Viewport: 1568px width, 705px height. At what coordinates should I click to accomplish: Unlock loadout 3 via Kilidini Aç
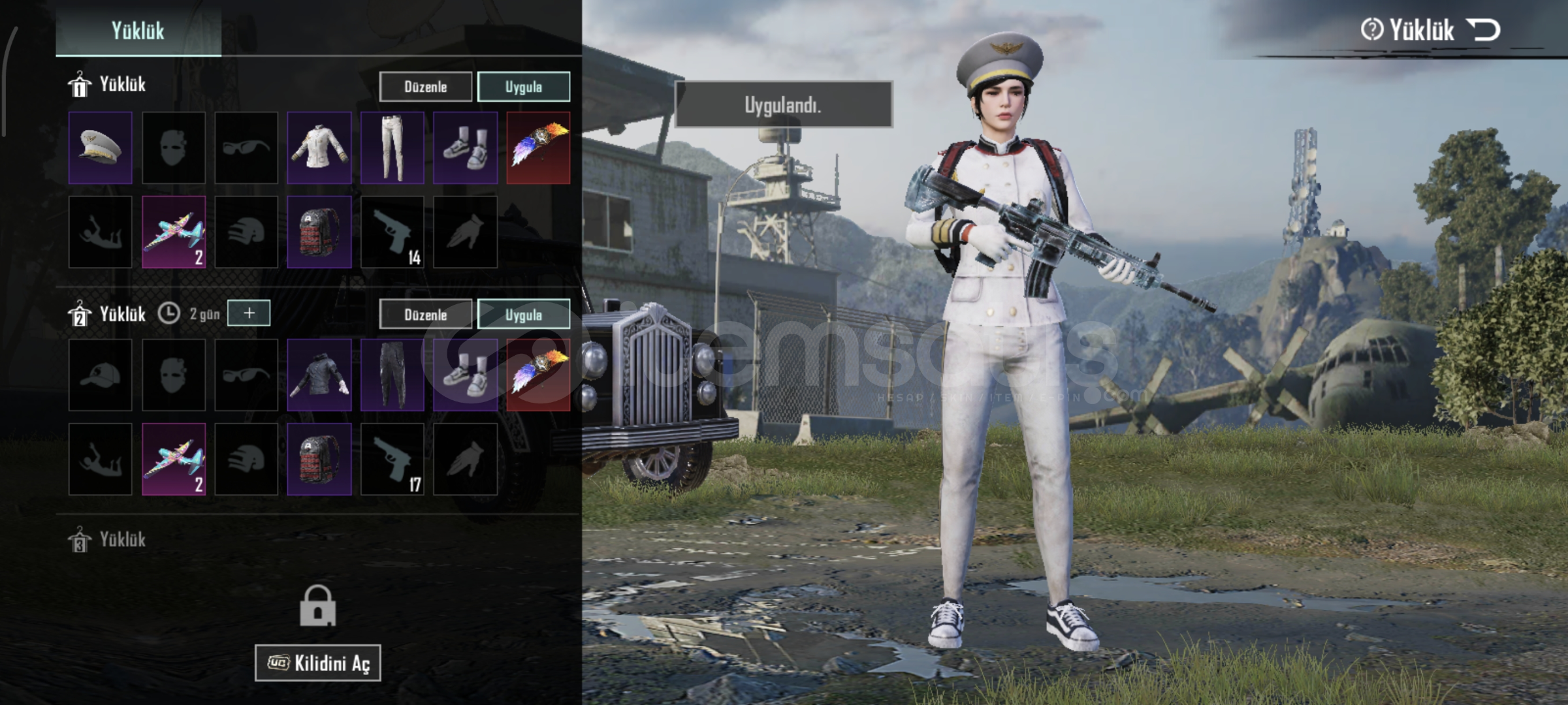[318, 663]
